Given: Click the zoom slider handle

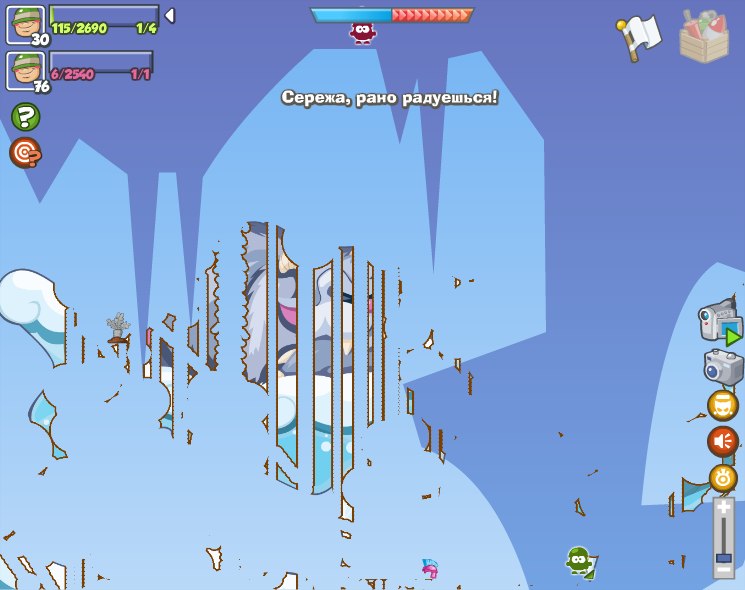Looking at the screenshot, I should click(723, 557).
